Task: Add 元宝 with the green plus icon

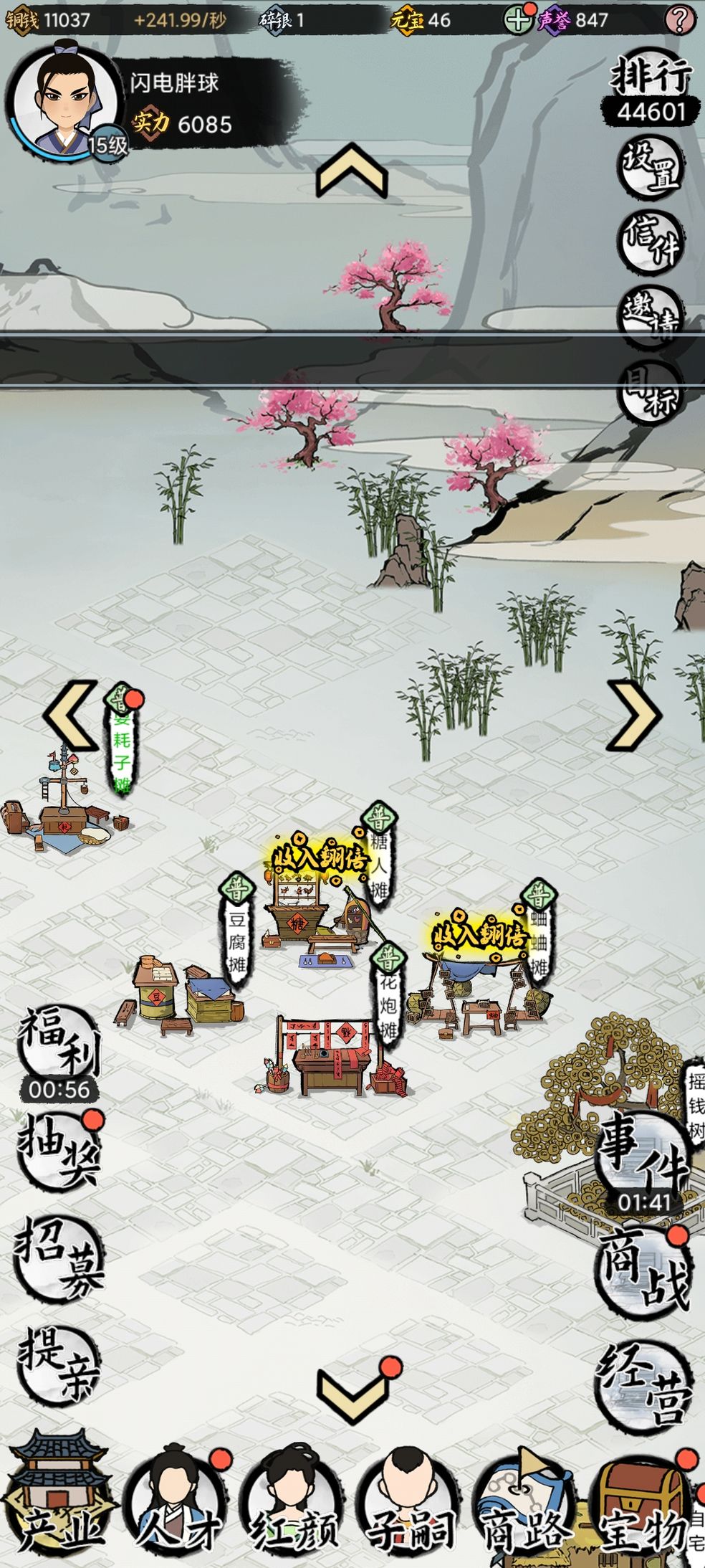Action: (x=517, y=19)
